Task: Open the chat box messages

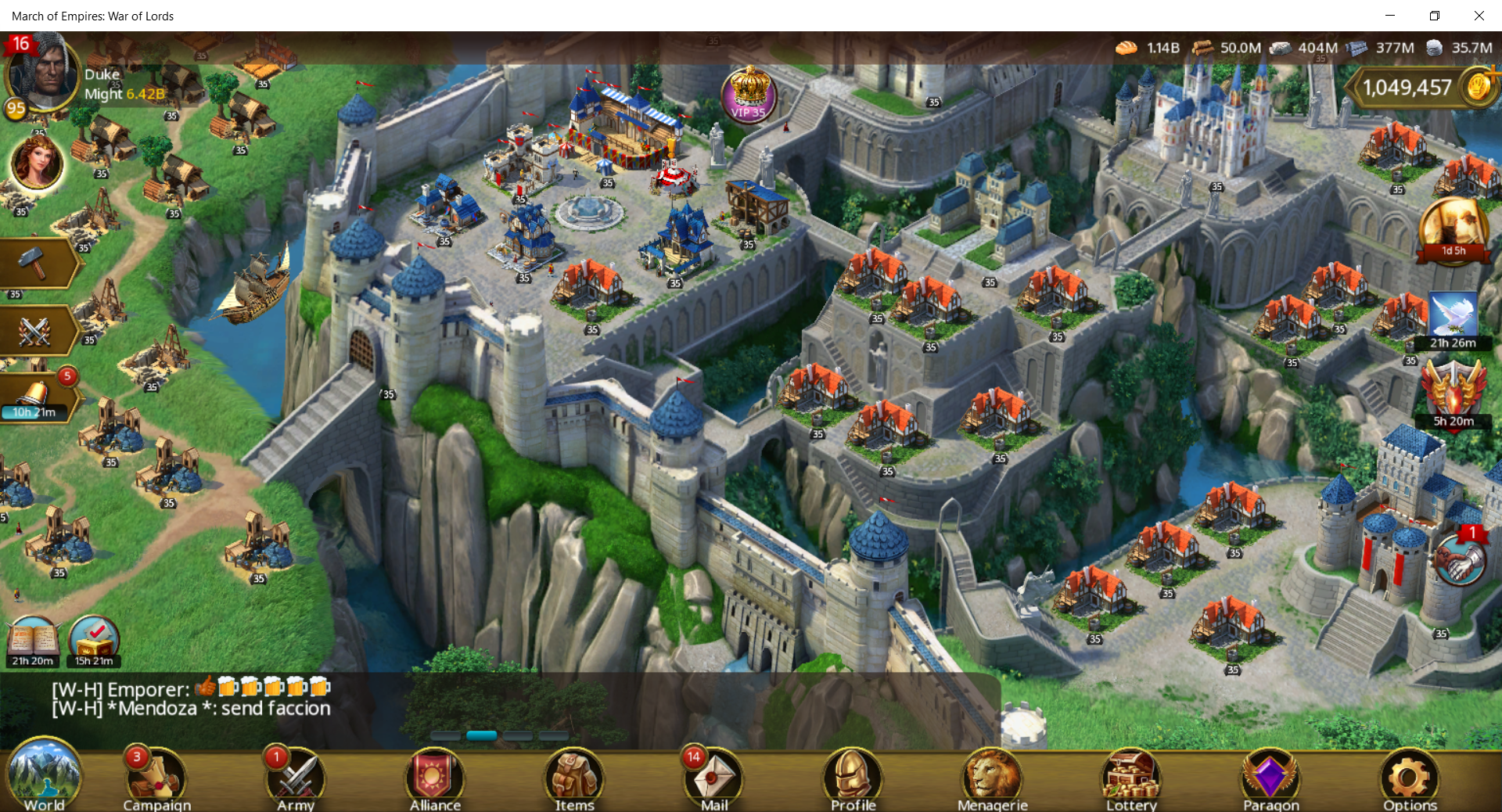Action: pyautogui.click(x=192, y=699)
